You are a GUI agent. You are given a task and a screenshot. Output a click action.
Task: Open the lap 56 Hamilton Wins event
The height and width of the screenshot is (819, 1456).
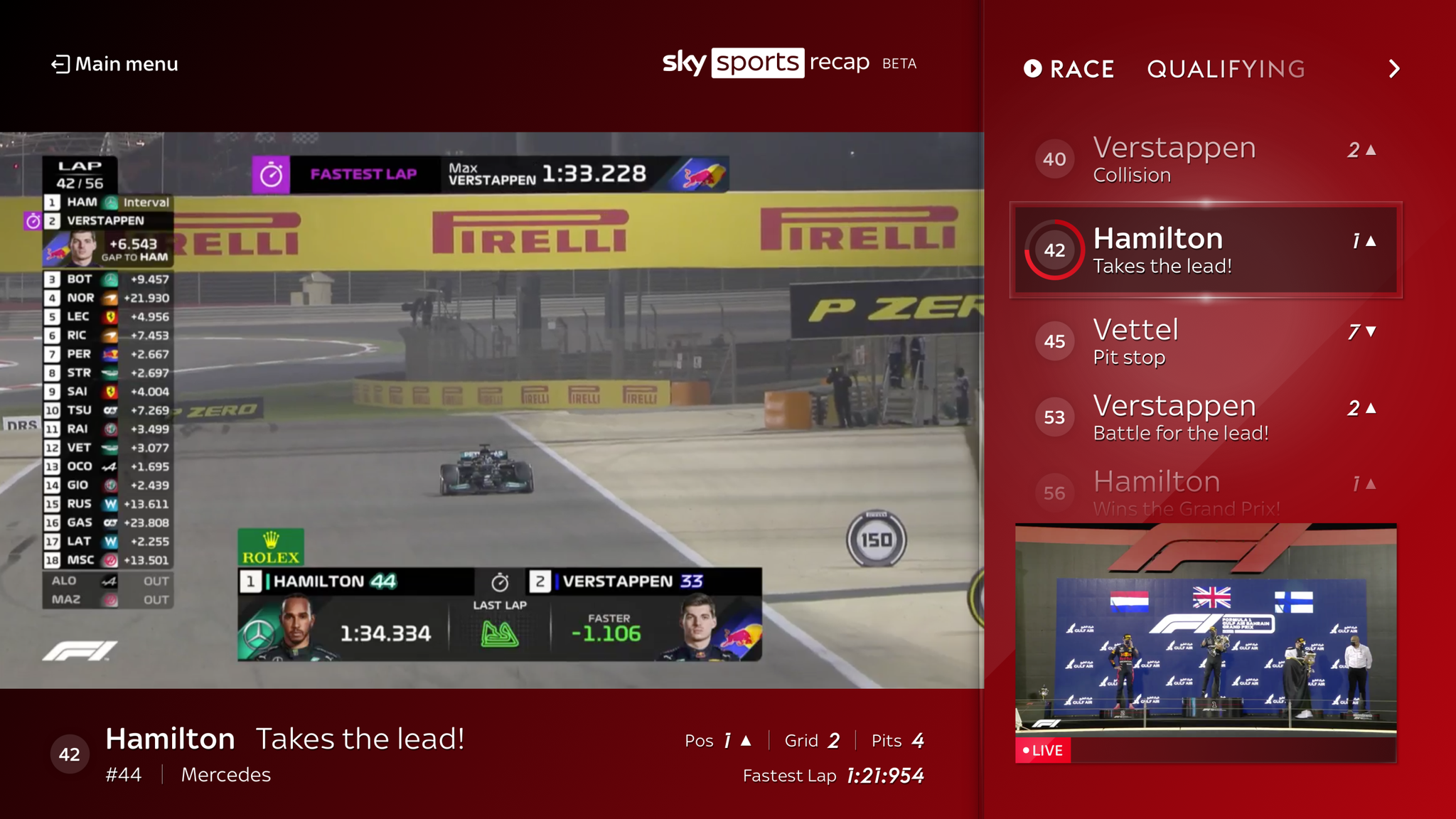tap(1209, 491)
